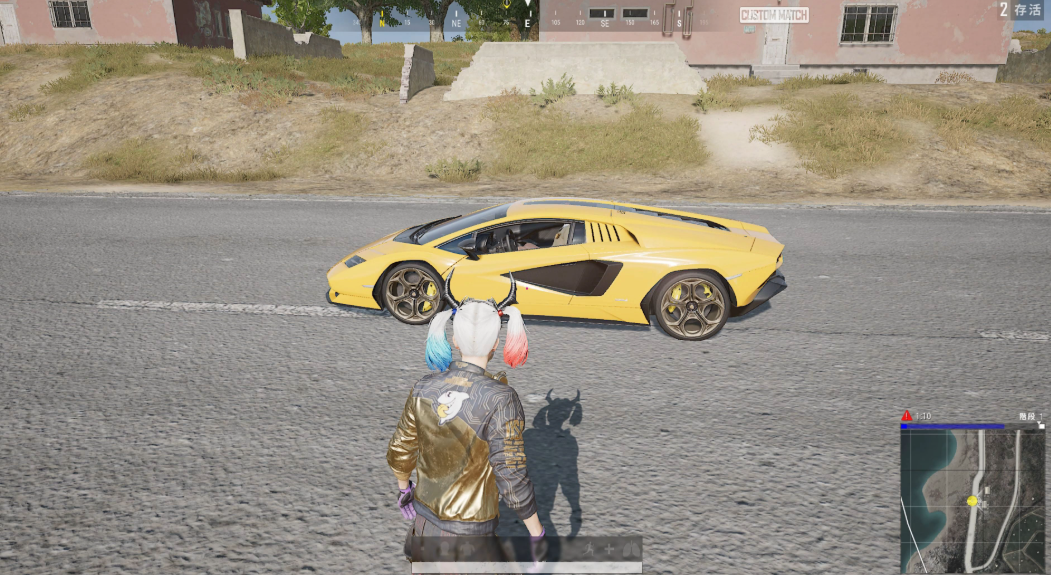1051x575 pixels.
Task: Select the lungs breath icon
Action: [x=631, y=549]
